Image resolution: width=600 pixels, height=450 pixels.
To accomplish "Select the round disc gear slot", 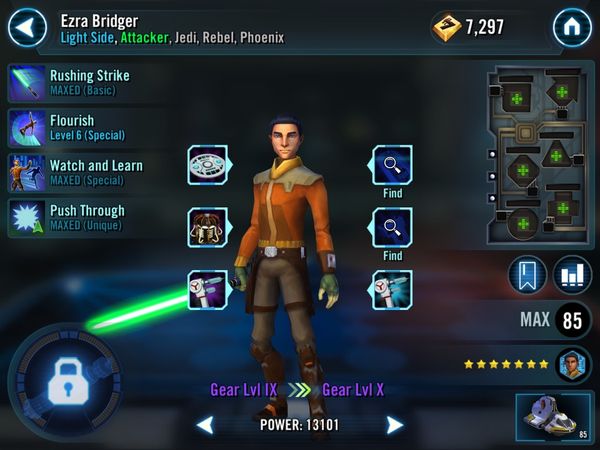I will point(207,166).
